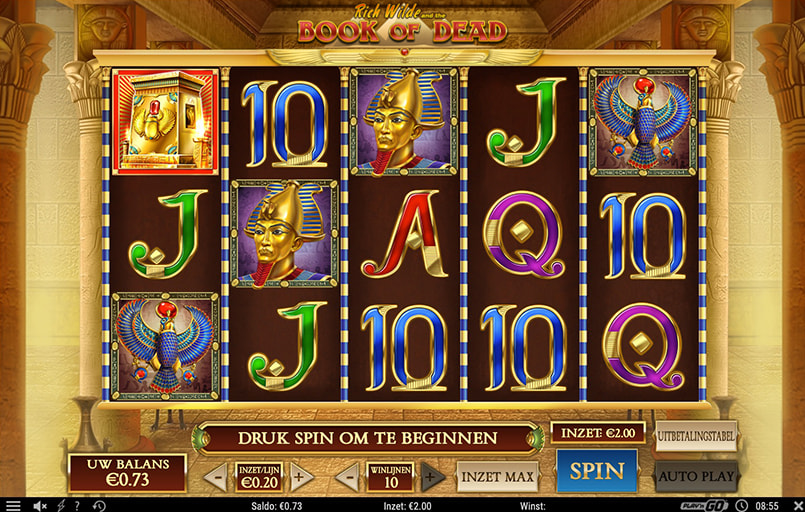Viewport: 805px width, 512px height.
Task: Open the Uitbetalingstabel paytable
Action: tap(695, 436)
